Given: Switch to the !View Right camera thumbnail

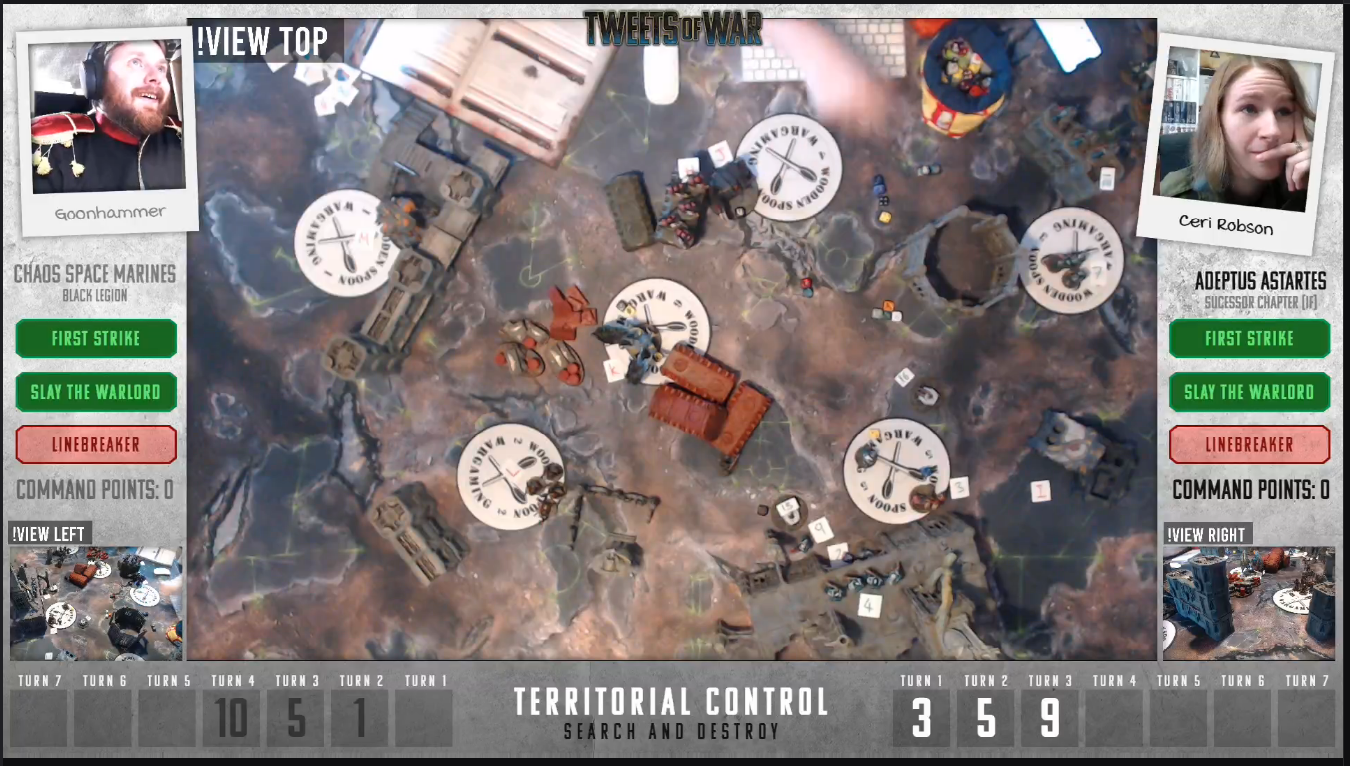Looking at the screenshot, I should [1249, 602].
